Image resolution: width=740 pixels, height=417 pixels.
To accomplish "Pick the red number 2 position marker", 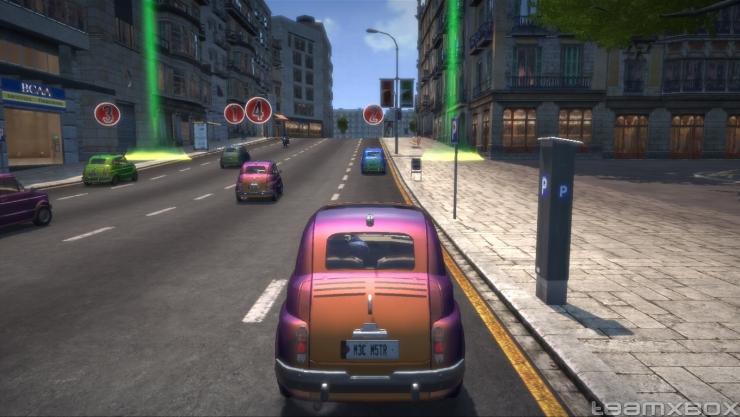I will coord(373,114).
